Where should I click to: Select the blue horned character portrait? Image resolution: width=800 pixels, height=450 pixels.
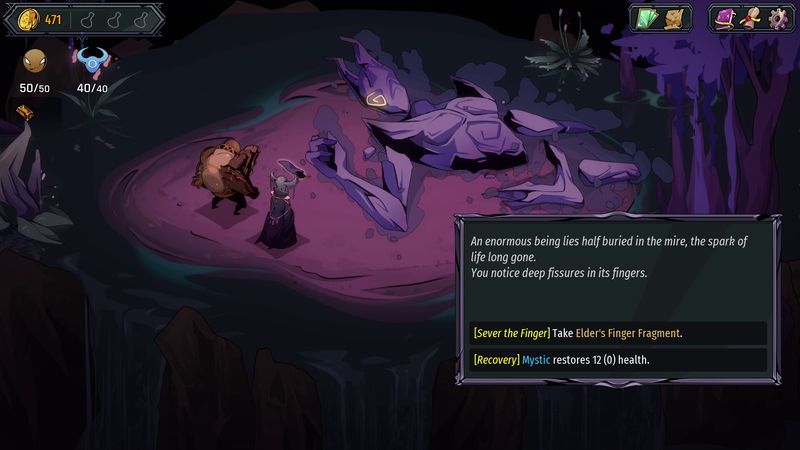(x=91, y=62)
